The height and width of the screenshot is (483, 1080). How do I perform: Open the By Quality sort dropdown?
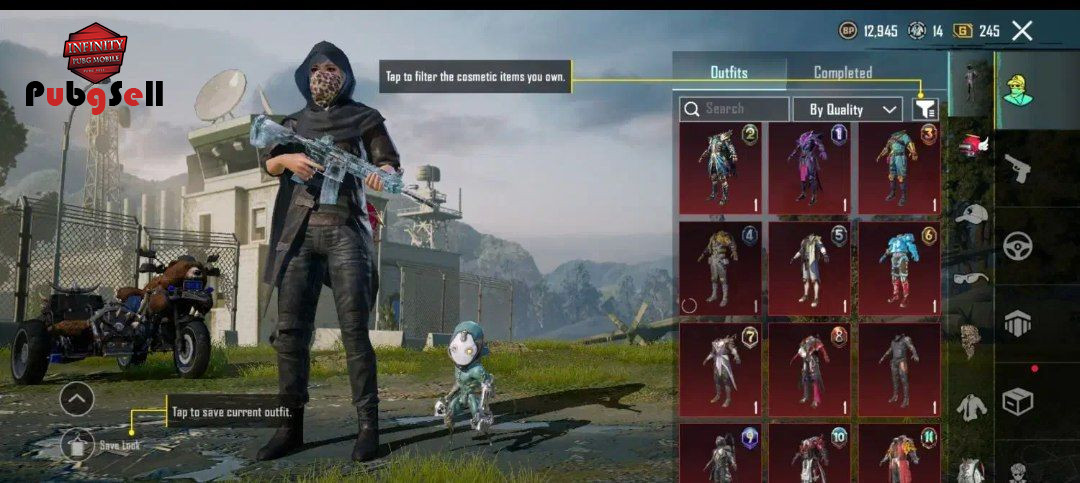[847, 109]
